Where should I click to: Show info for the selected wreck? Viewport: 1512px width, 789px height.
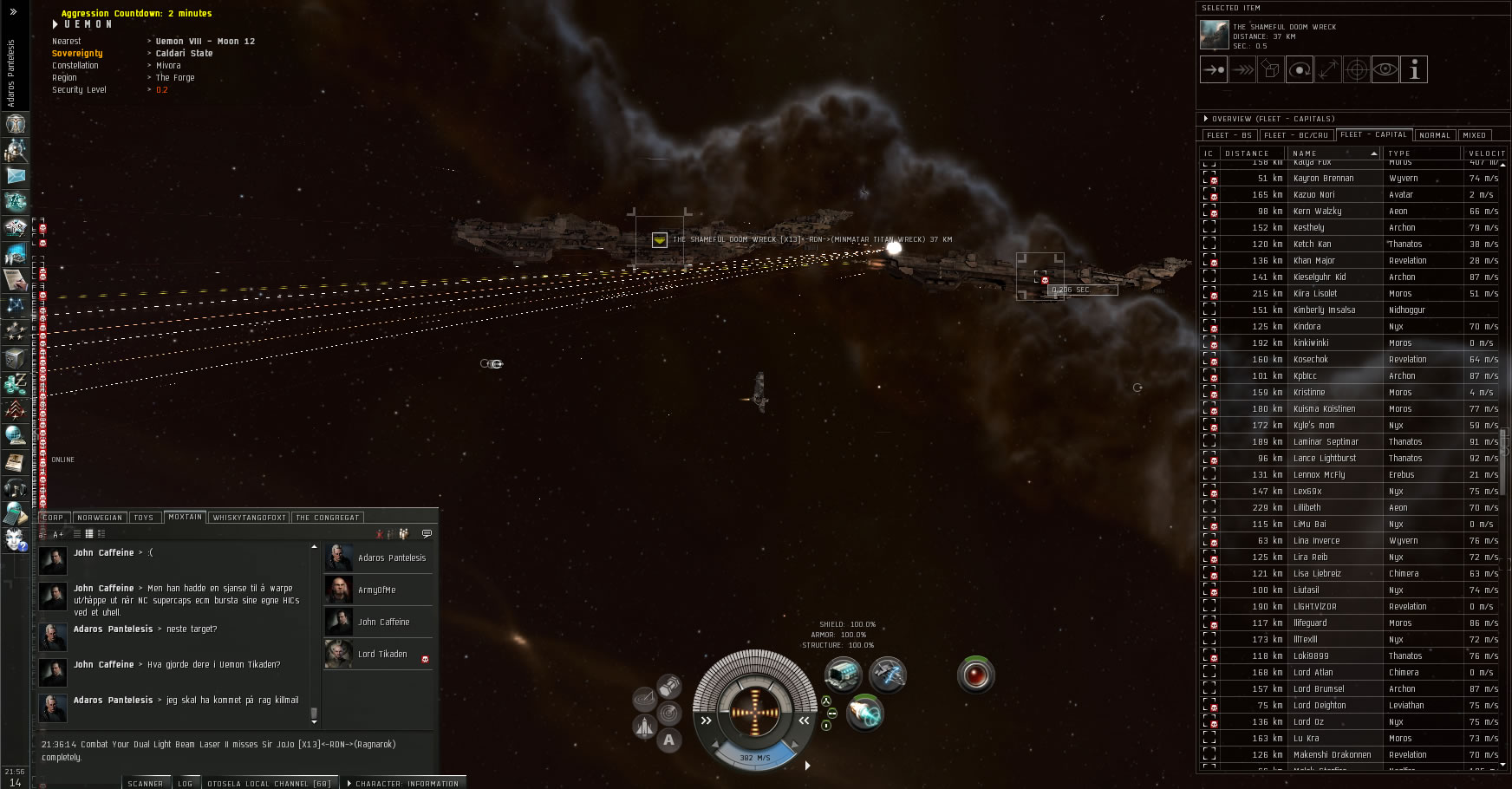(x=1413, y=69)
